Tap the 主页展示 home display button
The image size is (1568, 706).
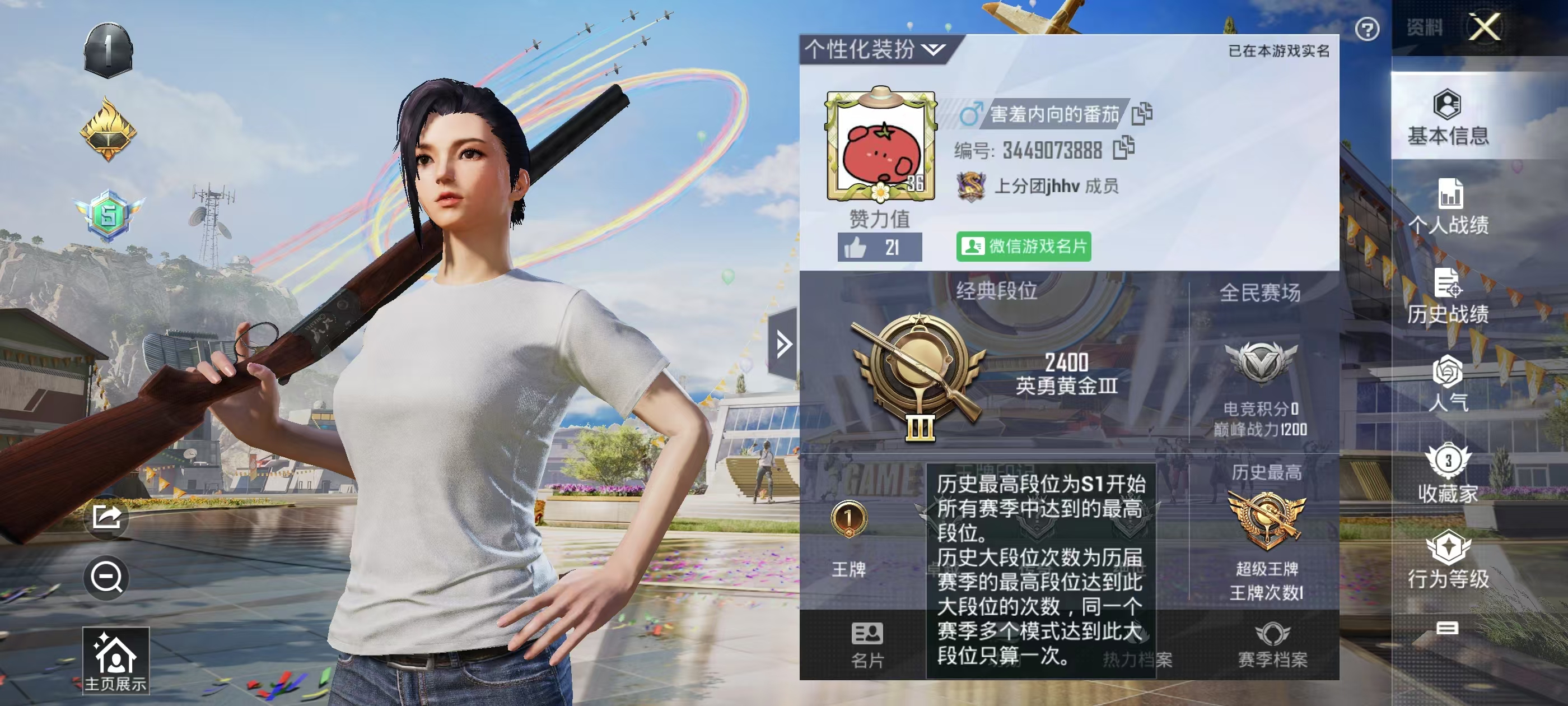pos(116,661)
